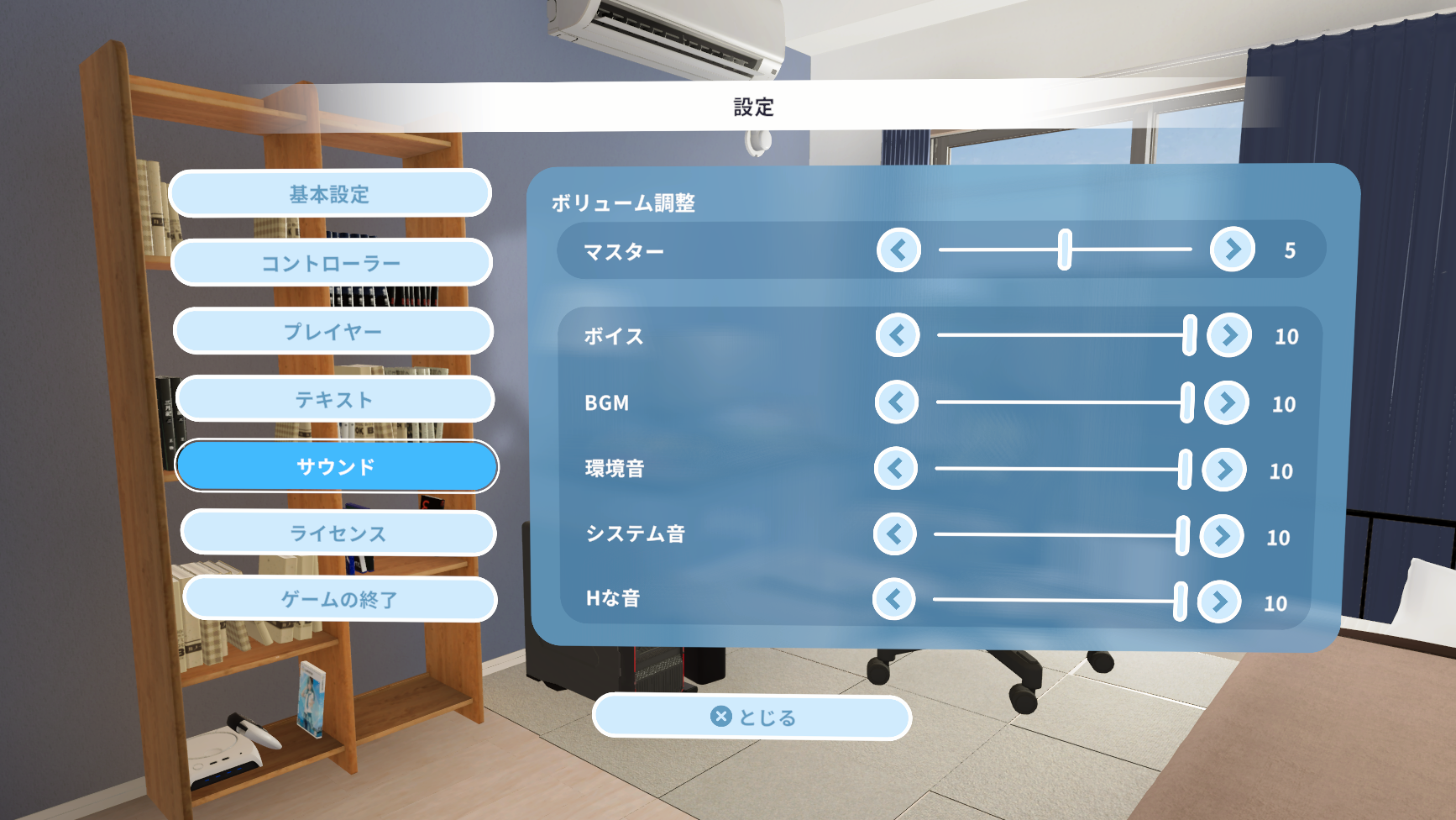The width and height of the screenshot is (1456, 820).
Task: Increase BGM volume with its right arrow icon
Action: 1227,402
